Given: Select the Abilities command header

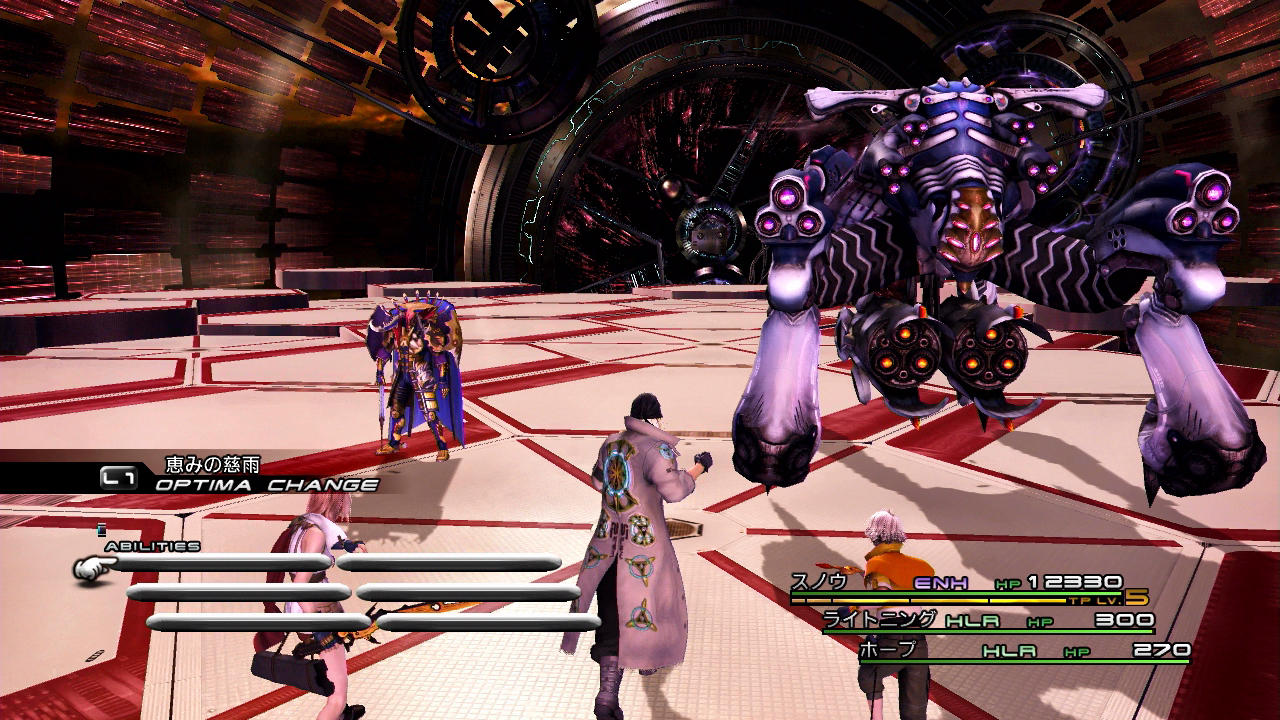Looking at the screenshot, I should click(152, 546).
